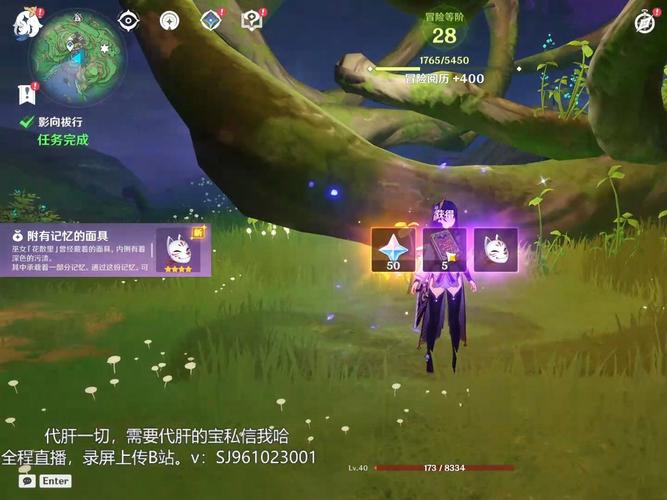The image size is (667, 500).
Task: Open the book icon in the top bar
Action: coord(252,20)
